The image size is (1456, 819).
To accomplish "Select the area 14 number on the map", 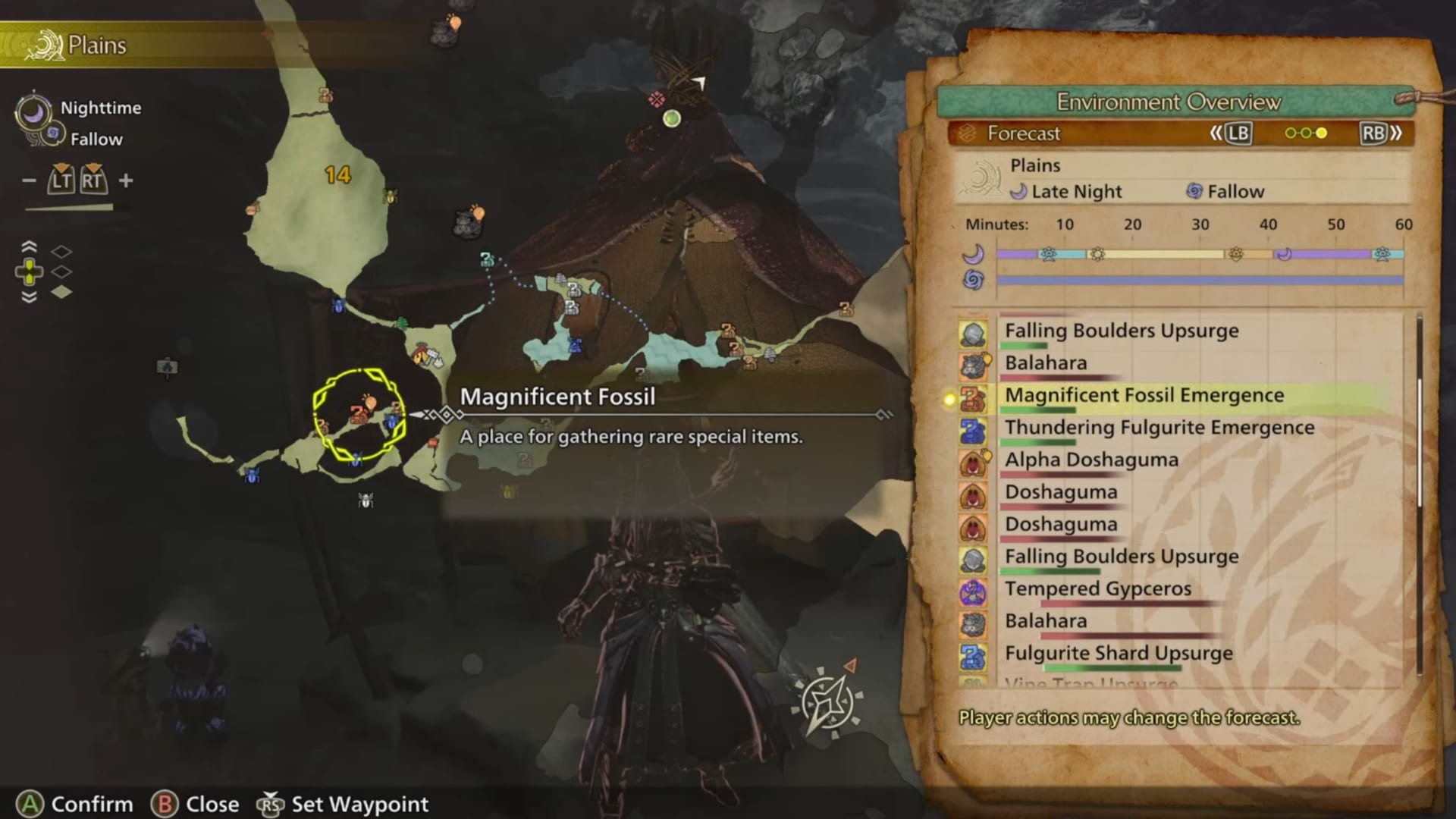I will tap(337, 175).
